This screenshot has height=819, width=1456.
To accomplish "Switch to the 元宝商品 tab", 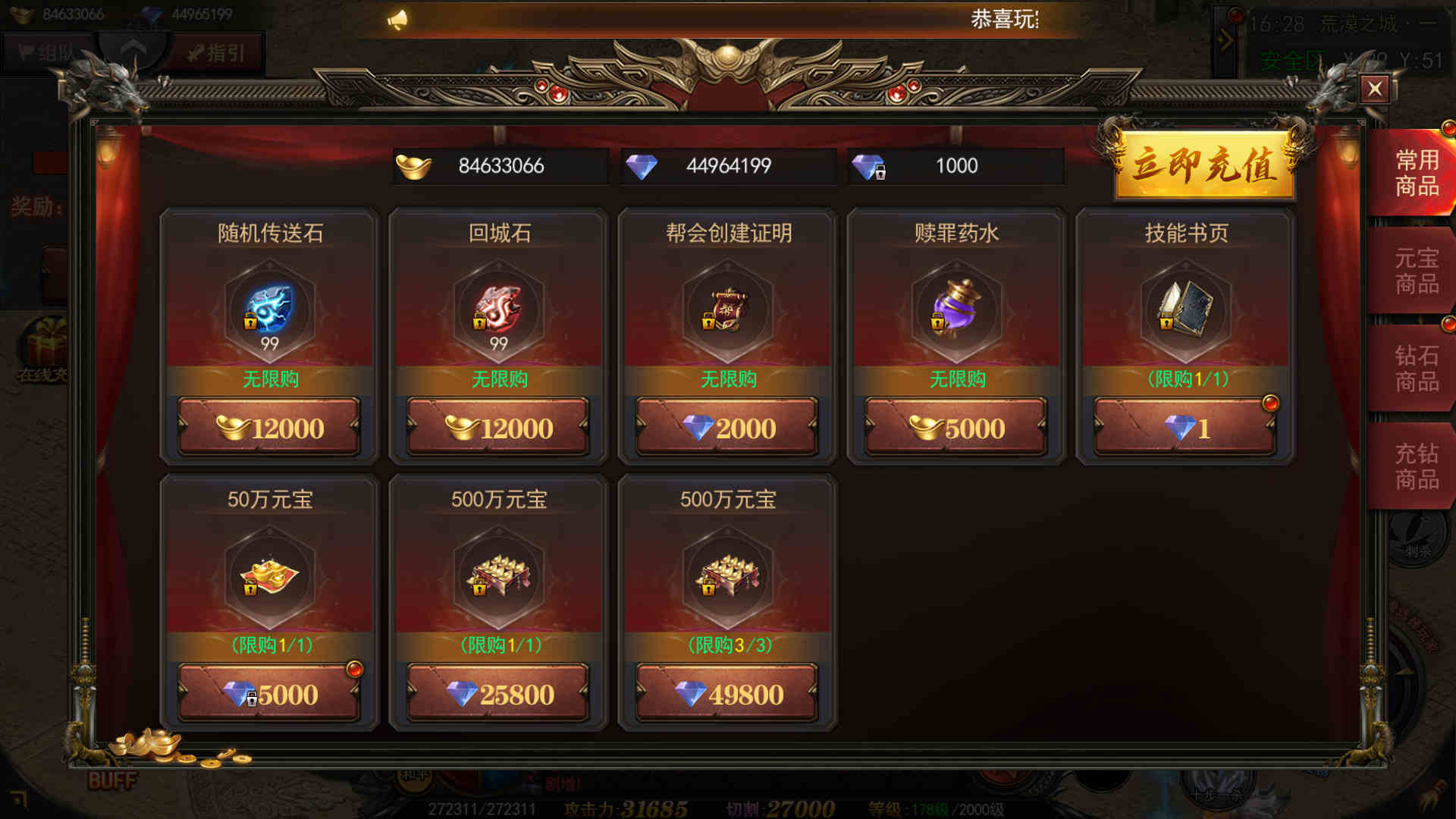I will (x=1416, y=271).
